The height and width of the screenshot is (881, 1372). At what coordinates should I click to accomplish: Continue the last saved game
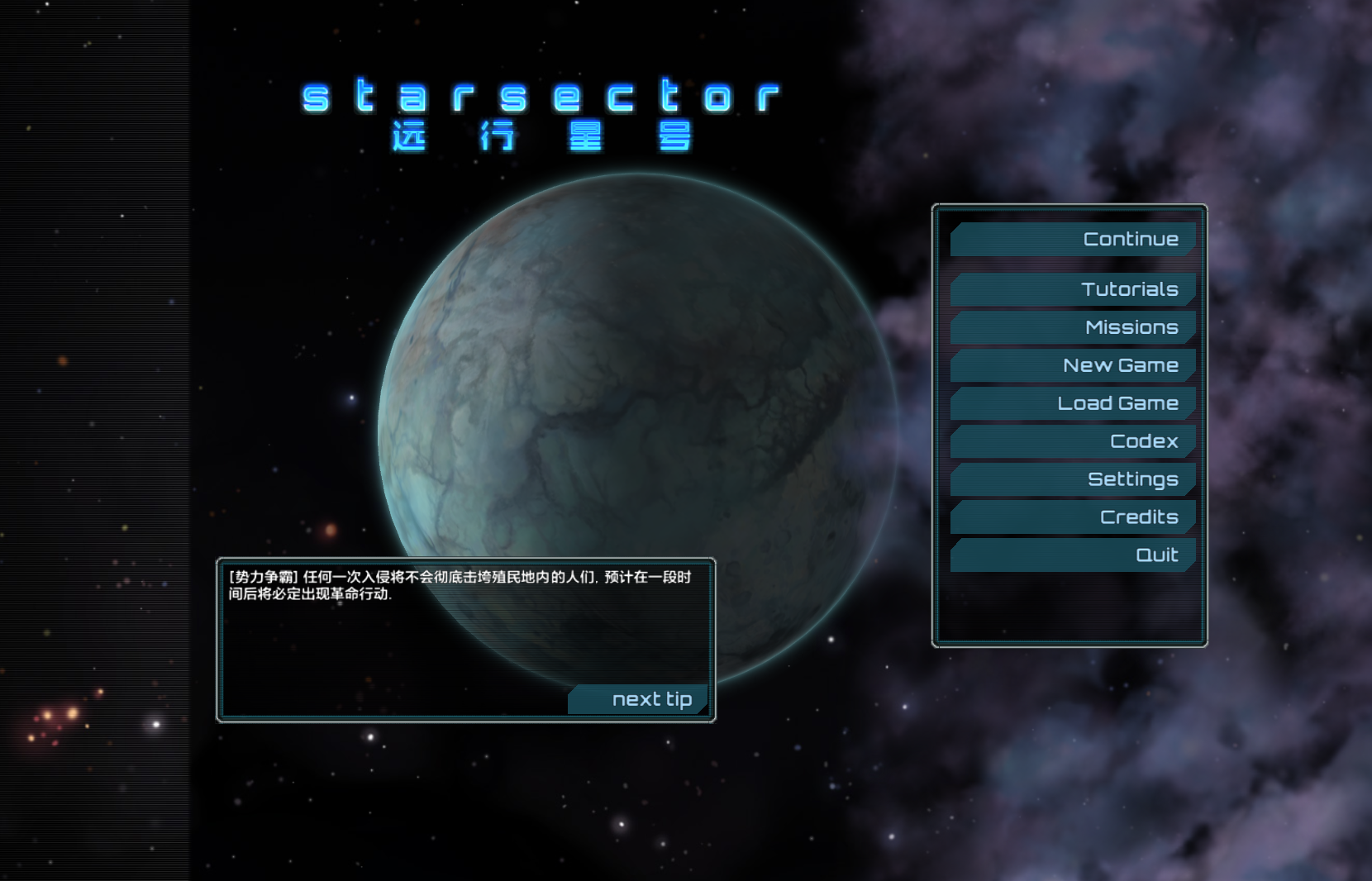click(x=1073, y=240)
